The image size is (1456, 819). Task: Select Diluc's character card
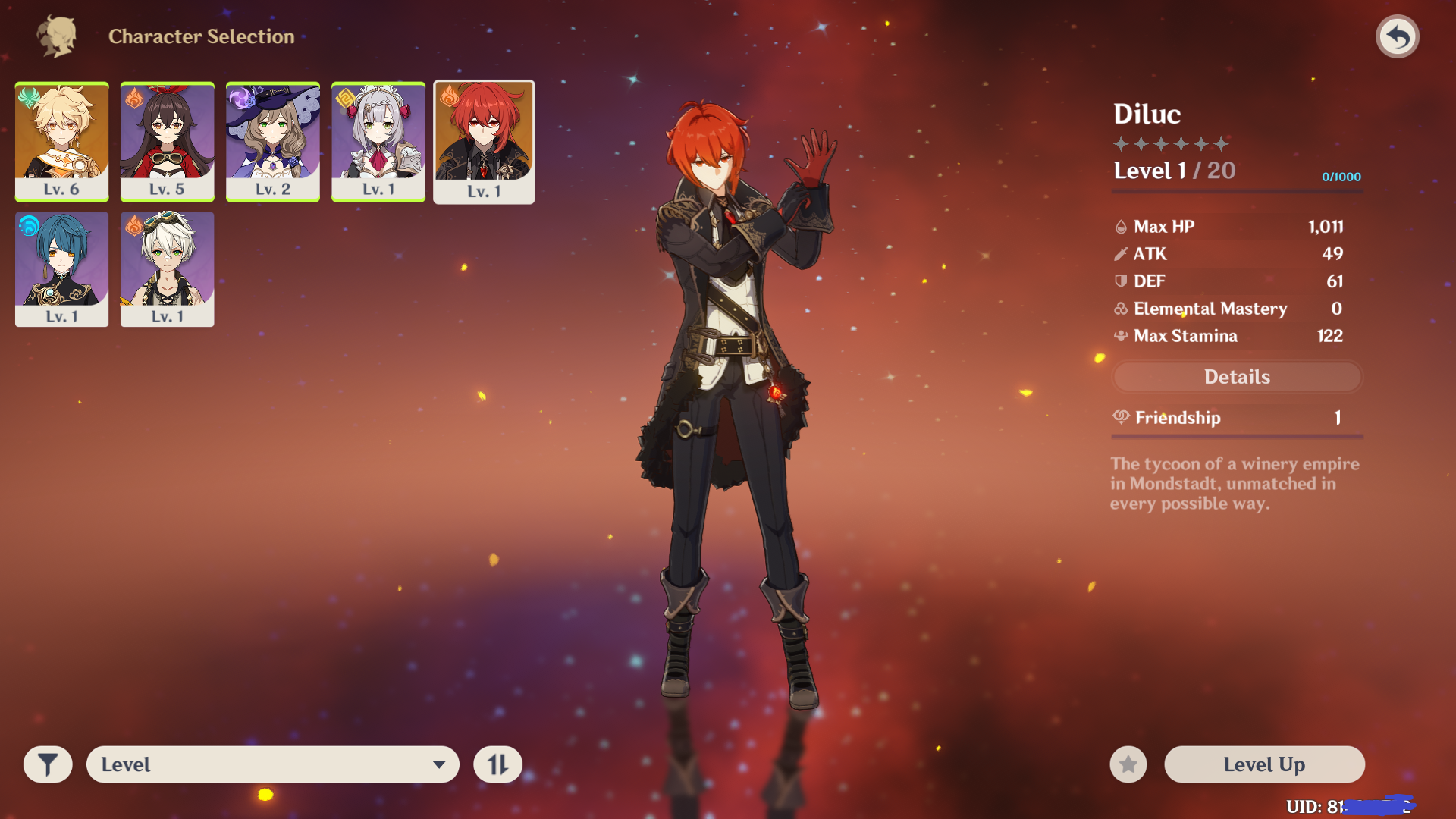[484, 142]
